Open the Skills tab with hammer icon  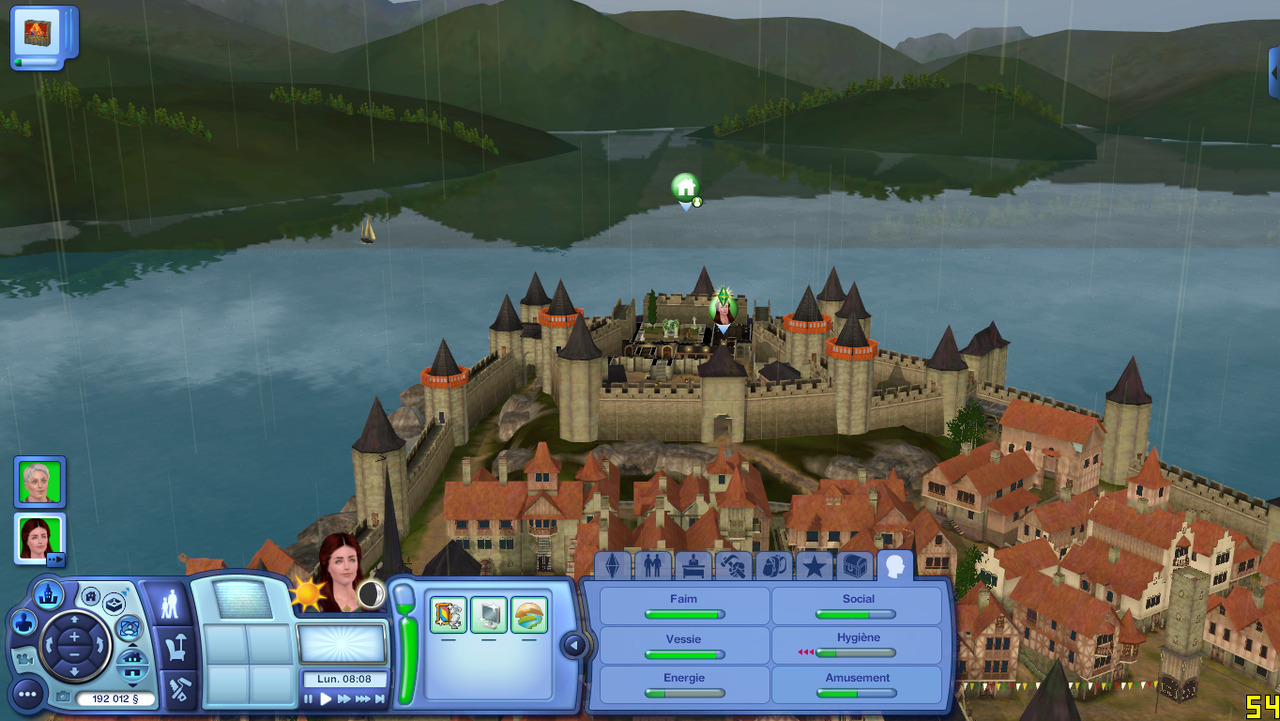pyautogui.click(x=733, y=567)
